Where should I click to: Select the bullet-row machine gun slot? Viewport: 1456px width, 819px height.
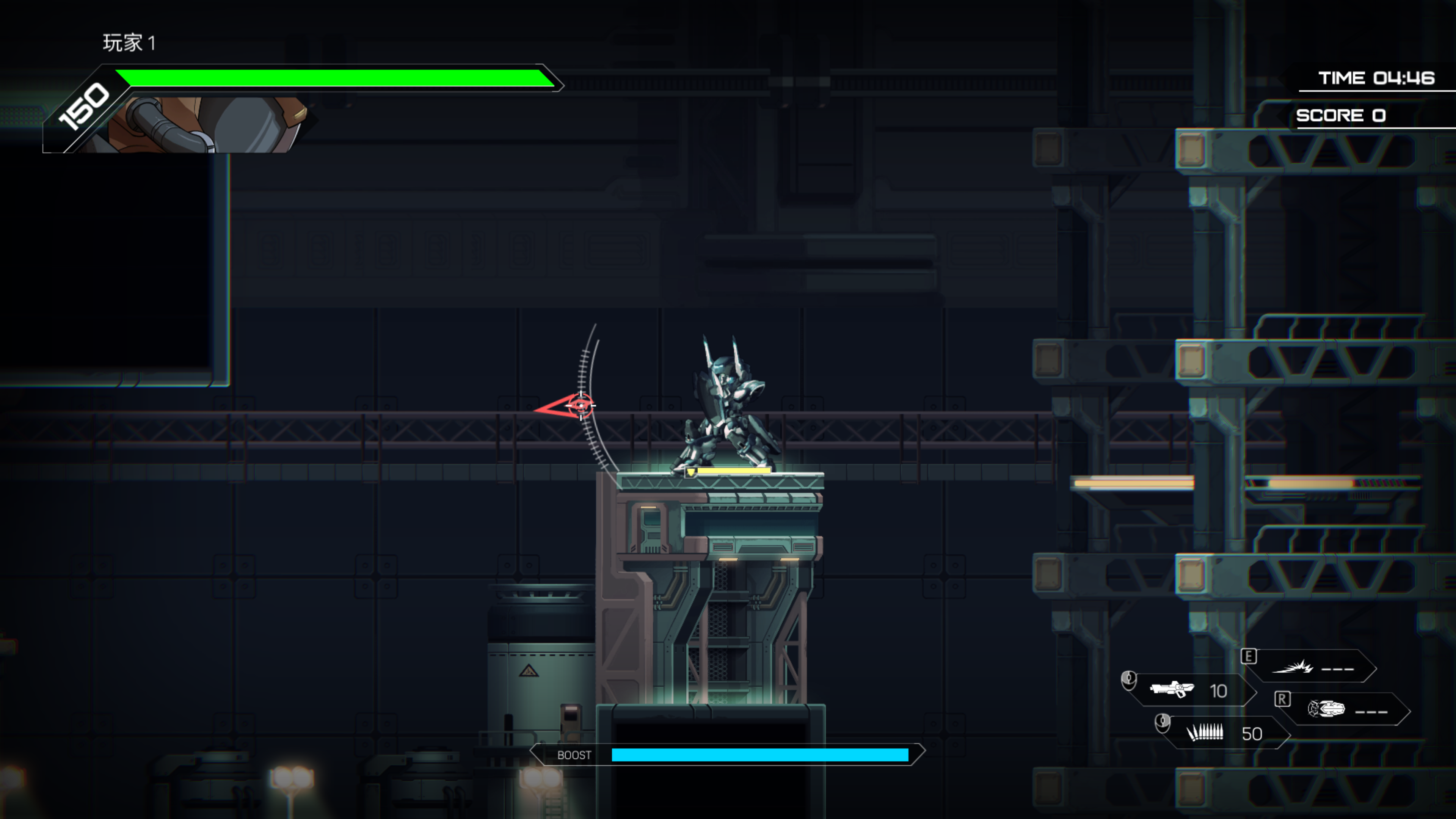pyautogui.click(x=1205, y=733)
